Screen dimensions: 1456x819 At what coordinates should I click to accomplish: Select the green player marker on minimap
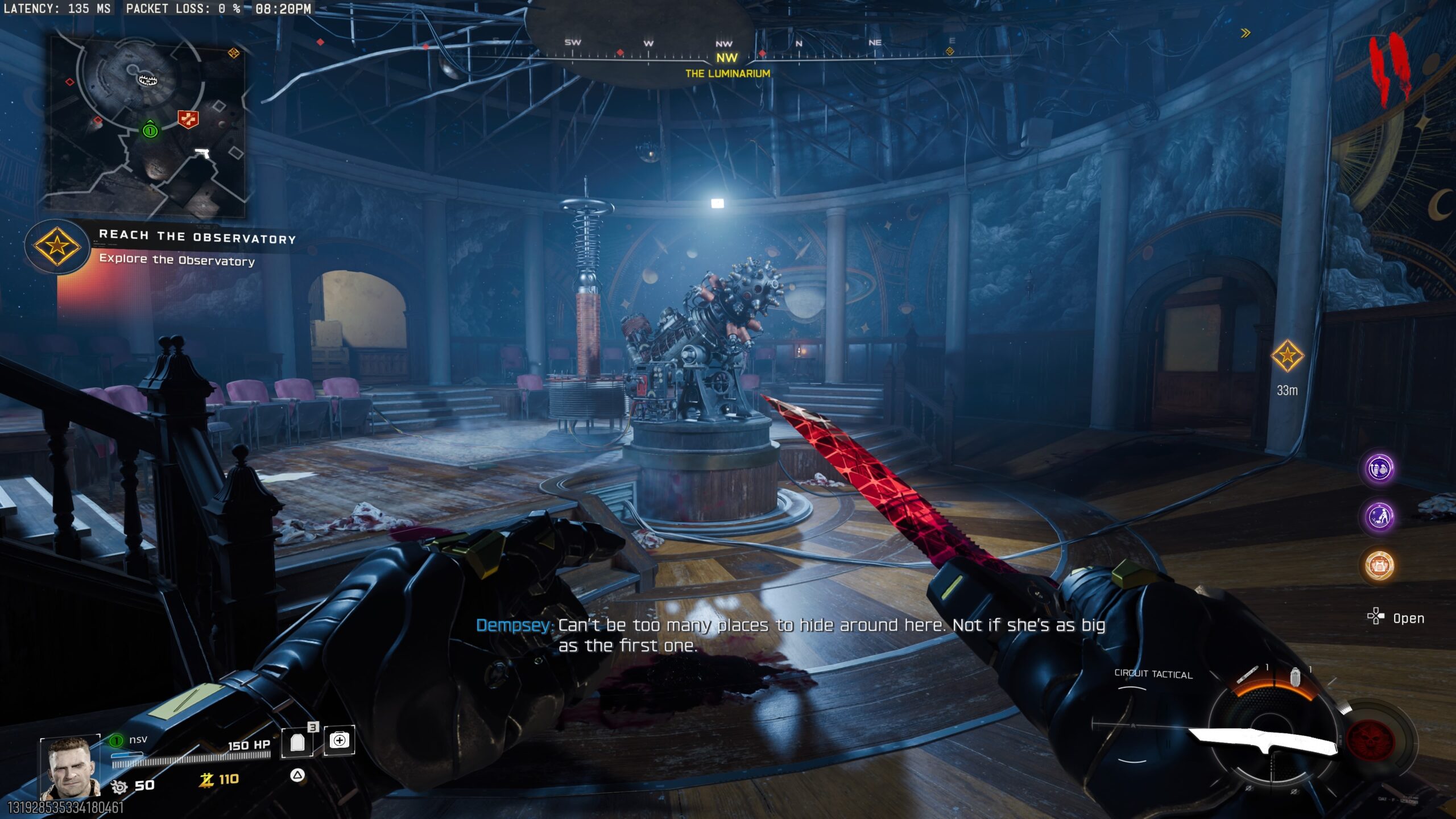(150, 130)
